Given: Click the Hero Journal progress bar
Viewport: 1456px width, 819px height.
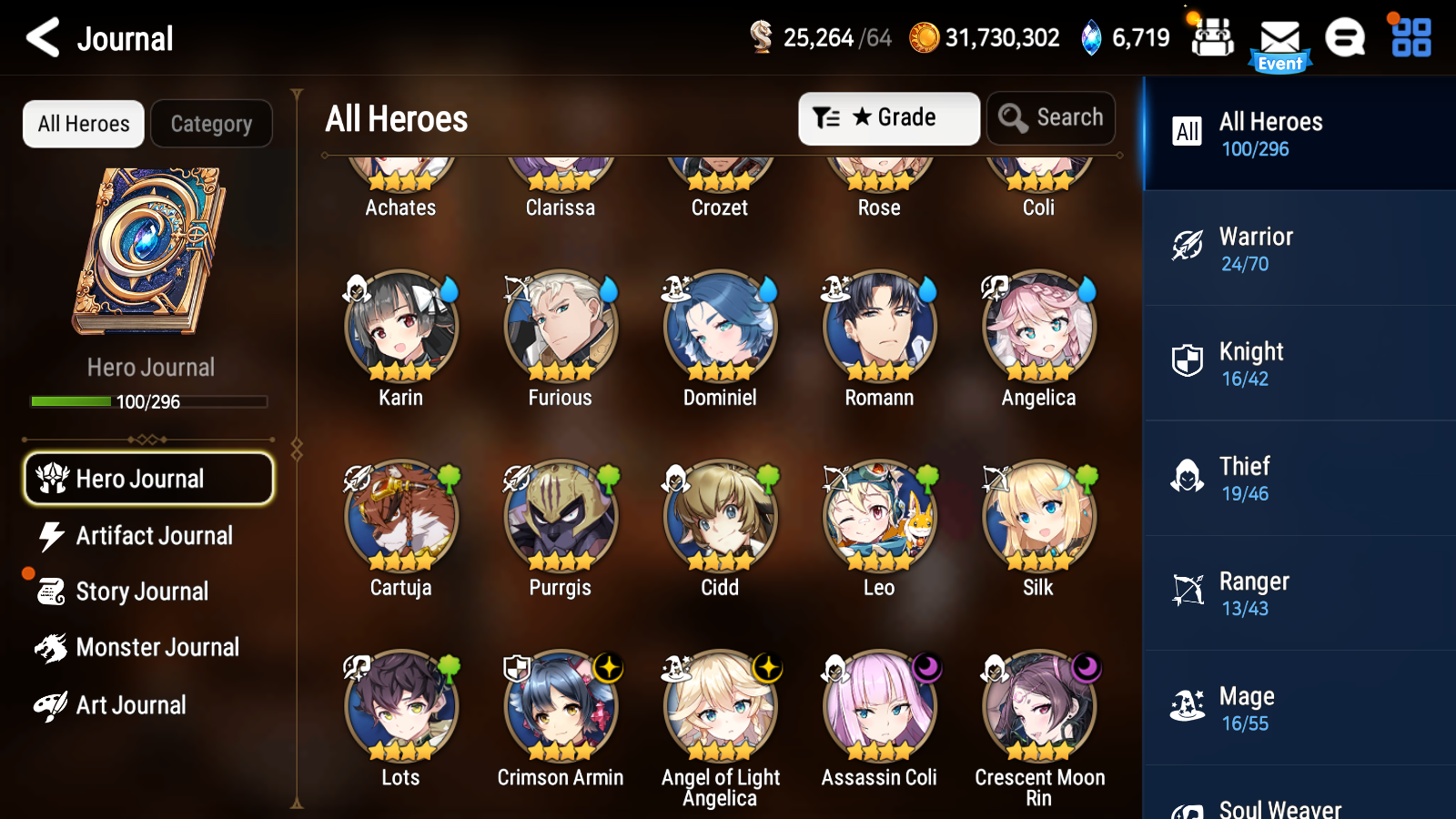Looking at the screenshot, I should (148, 401).
